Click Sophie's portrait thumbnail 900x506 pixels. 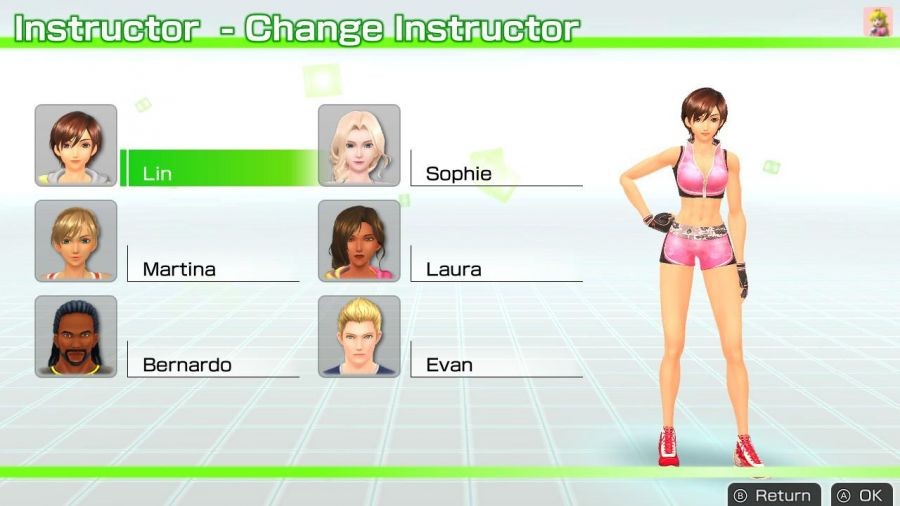point(359,146)
